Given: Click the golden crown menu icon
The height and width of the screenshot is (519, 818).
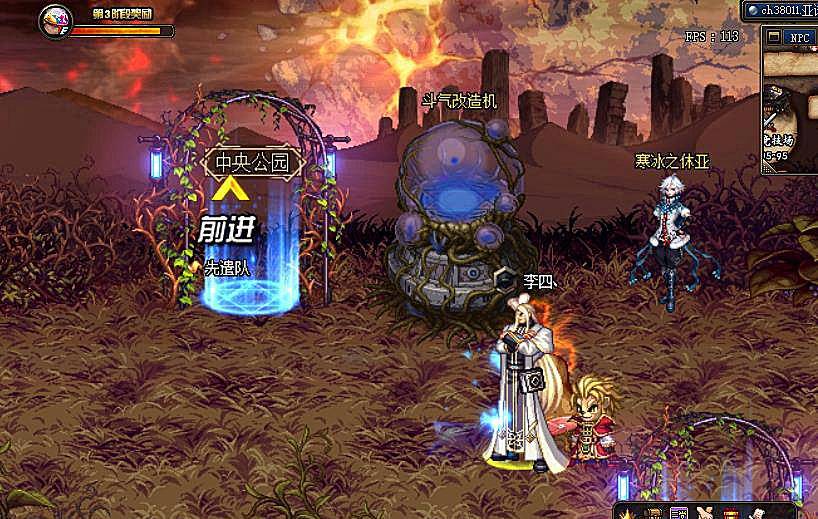Looking at the screenshot, I should (629, 513).
